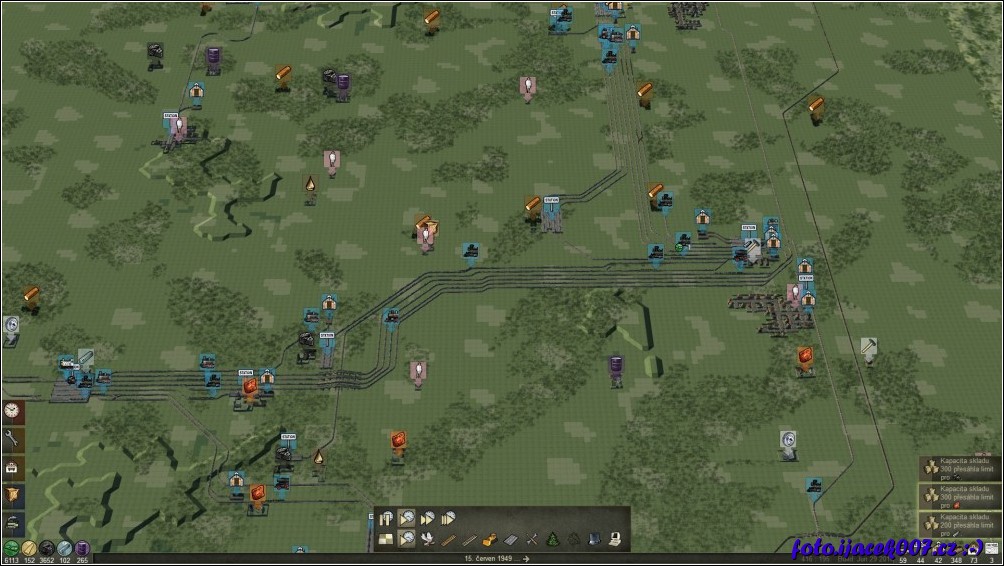Open the clock panel in the left sidebar

pos(13,412)
